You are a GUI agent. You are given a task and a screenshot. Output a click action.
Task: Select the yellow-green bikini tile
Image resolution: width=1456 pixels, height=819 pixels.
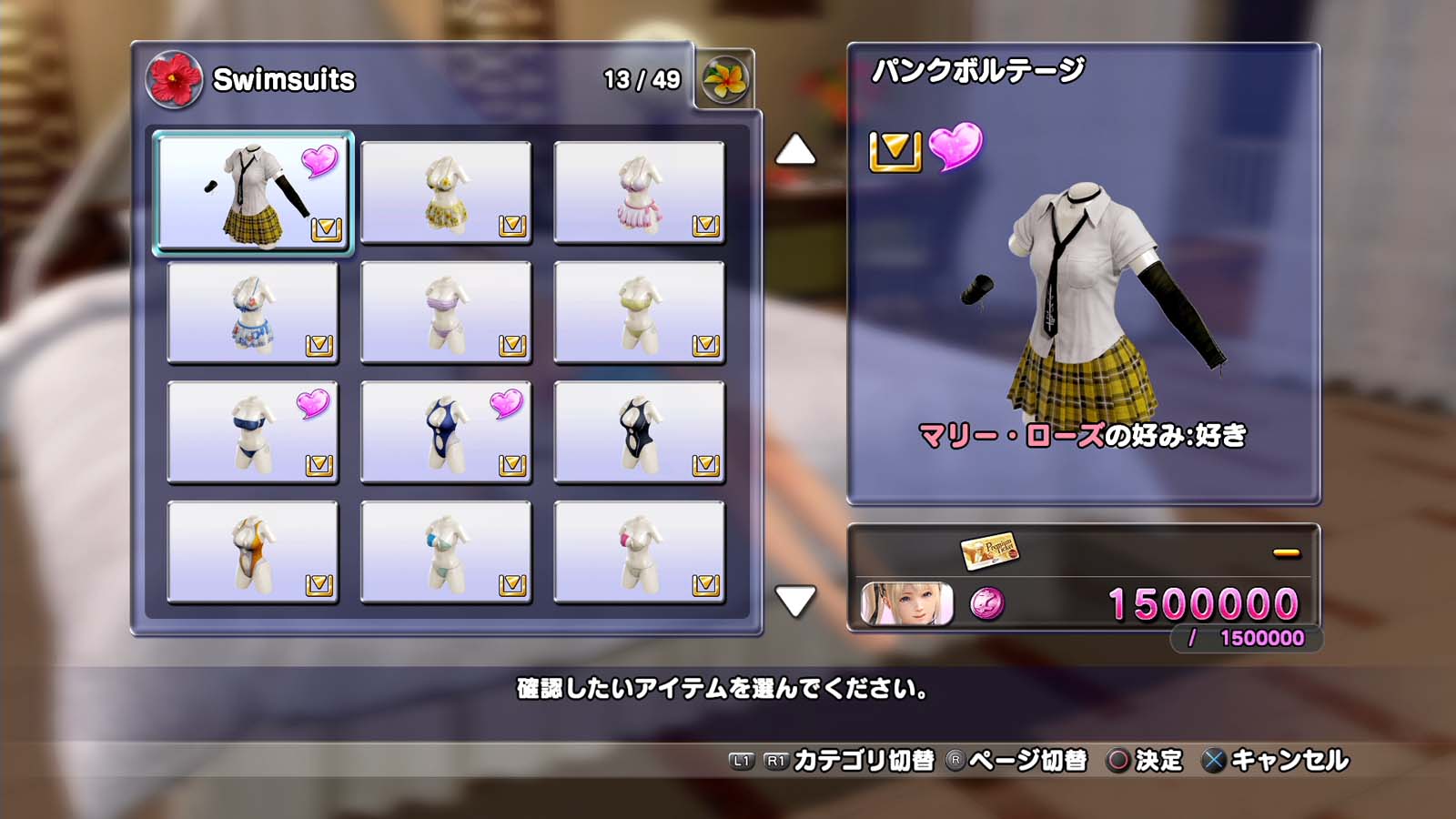639,313
